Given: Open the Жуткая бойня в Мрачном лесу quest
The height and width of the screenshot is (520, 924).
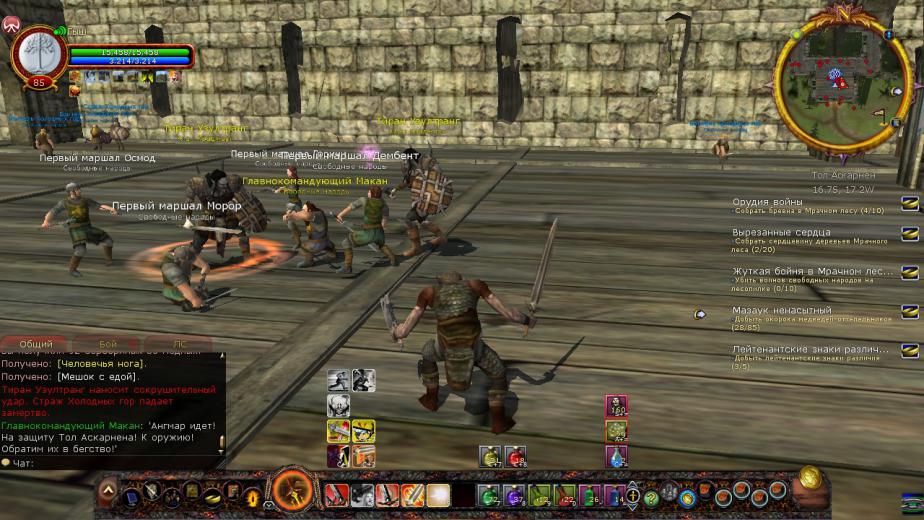Looking at the screenshot, I should point(812,271).
